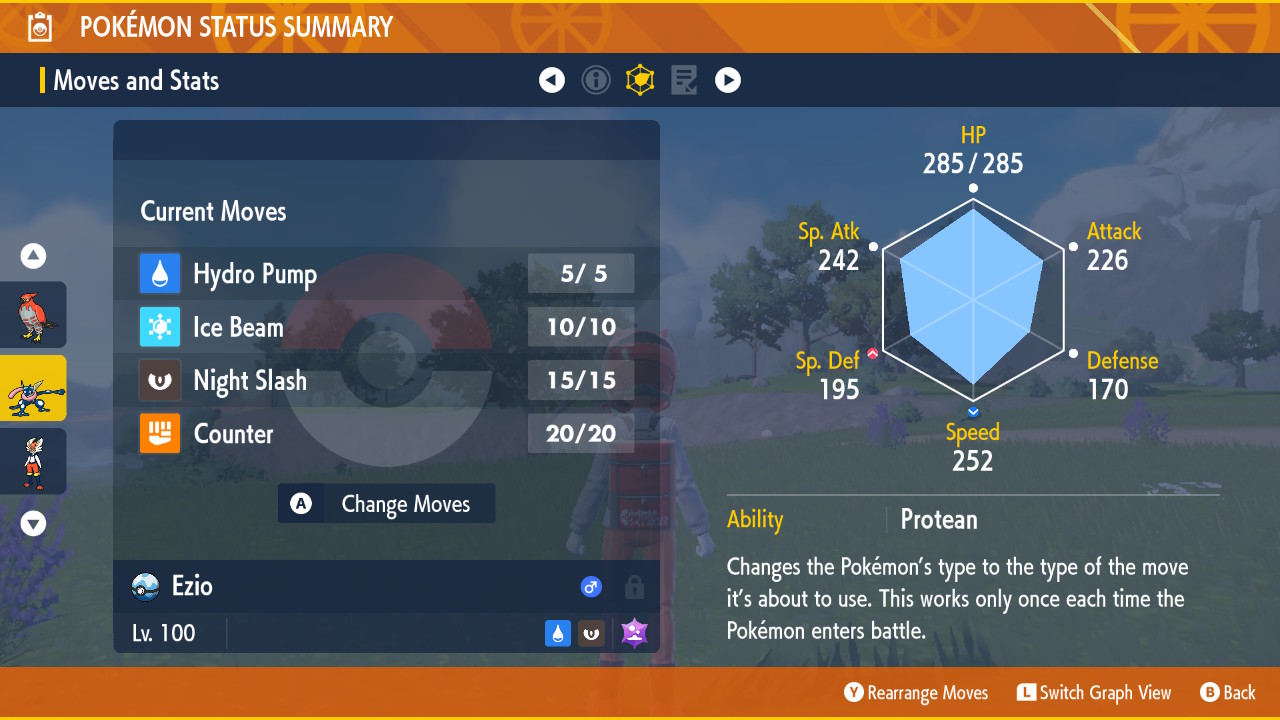
Task: Choose the Night Slash move
Action: [x=386, y=381]
